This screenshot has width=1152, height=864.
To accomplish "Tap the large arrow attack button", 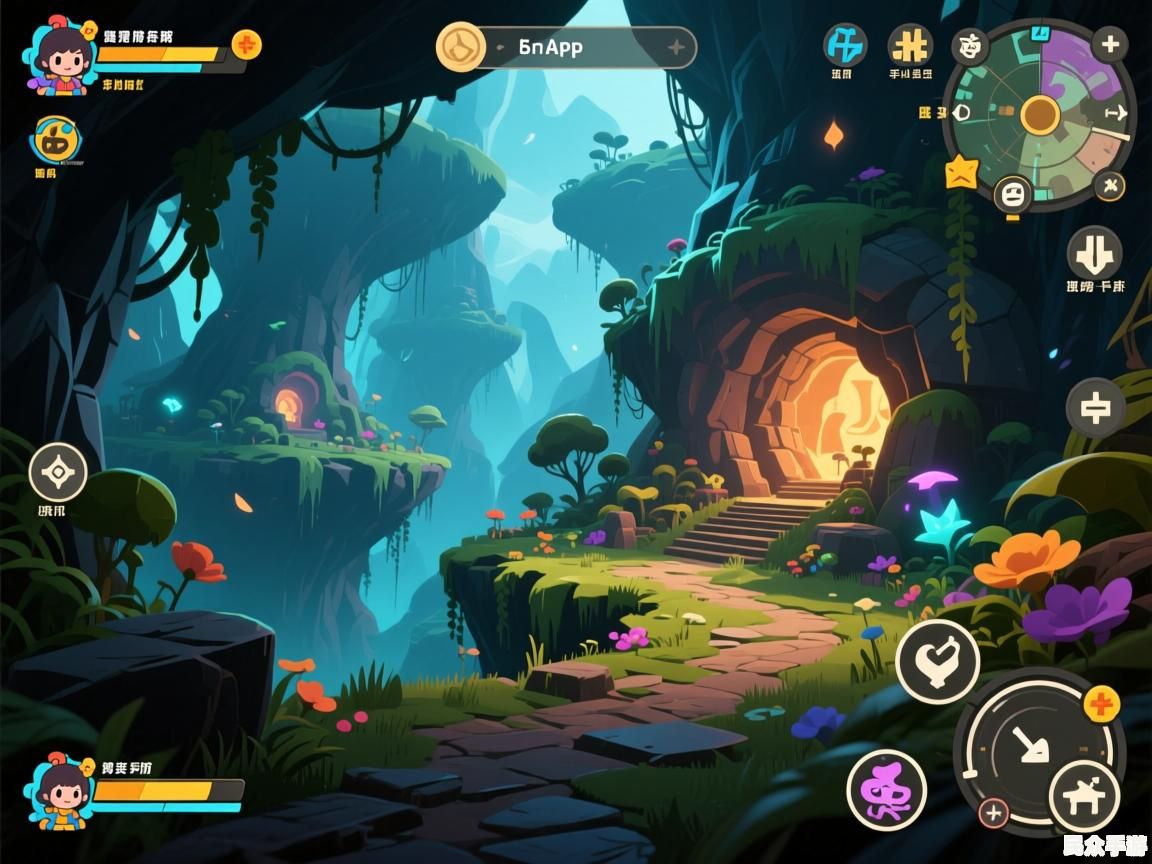I will click(1027, 745).
